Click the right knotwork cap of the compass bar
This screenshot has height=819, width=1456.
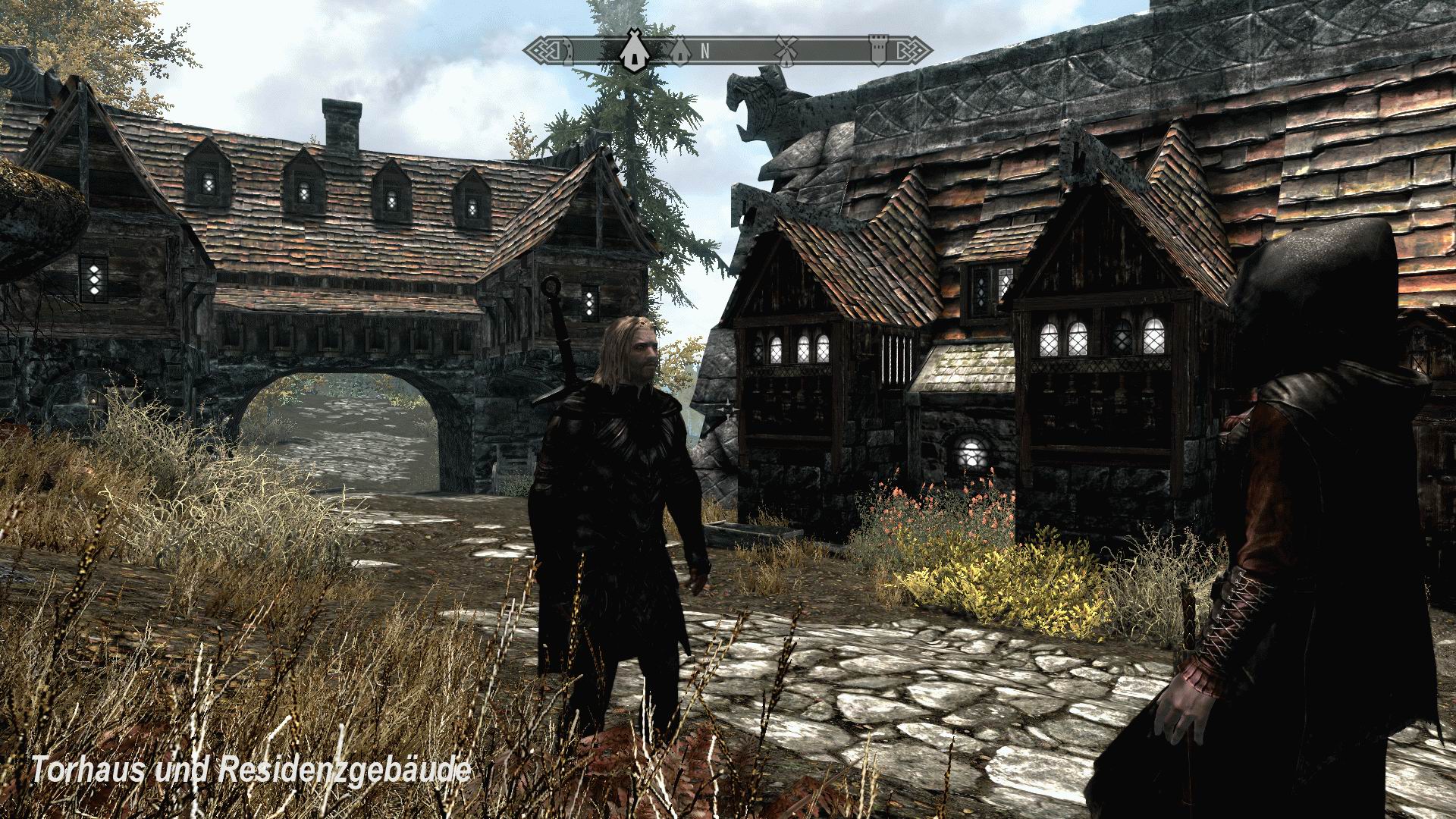(916, 51)
